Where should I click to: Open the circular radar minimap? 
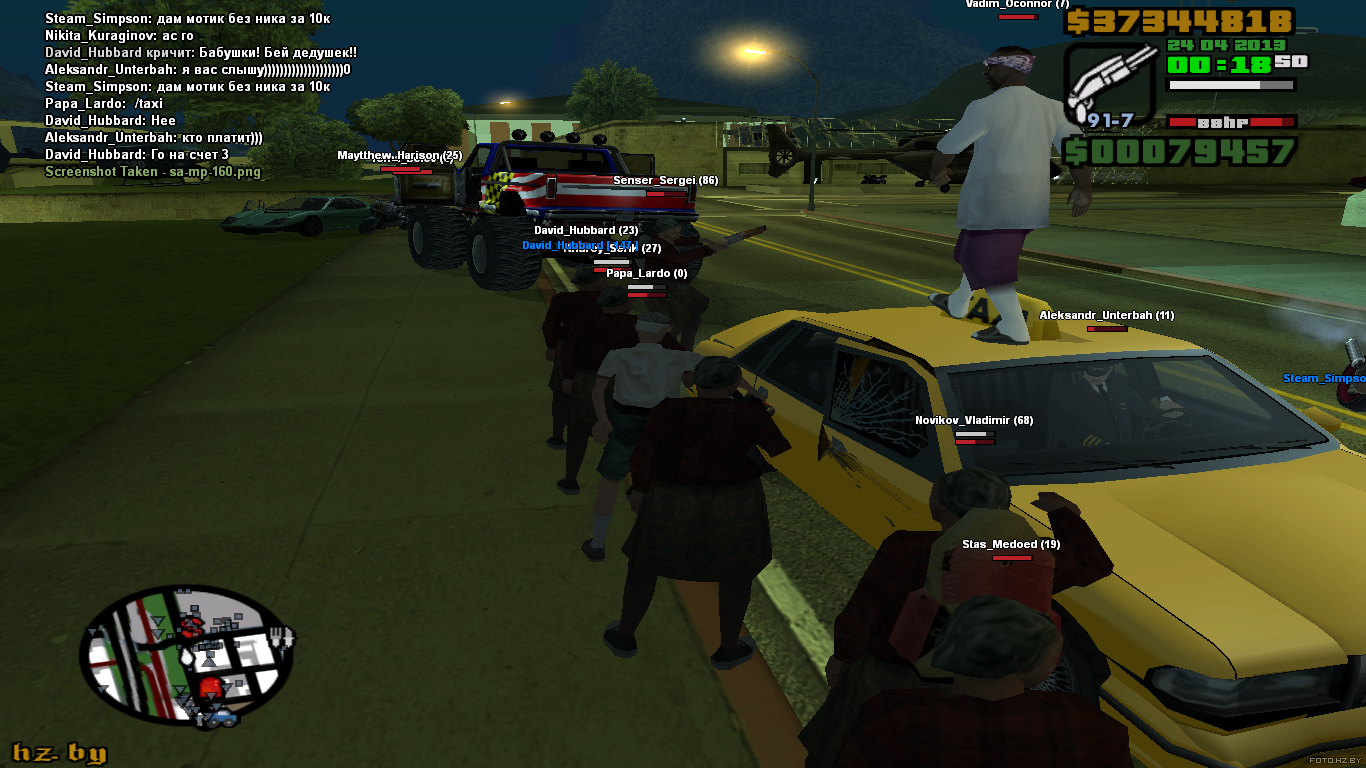(188, 657)
